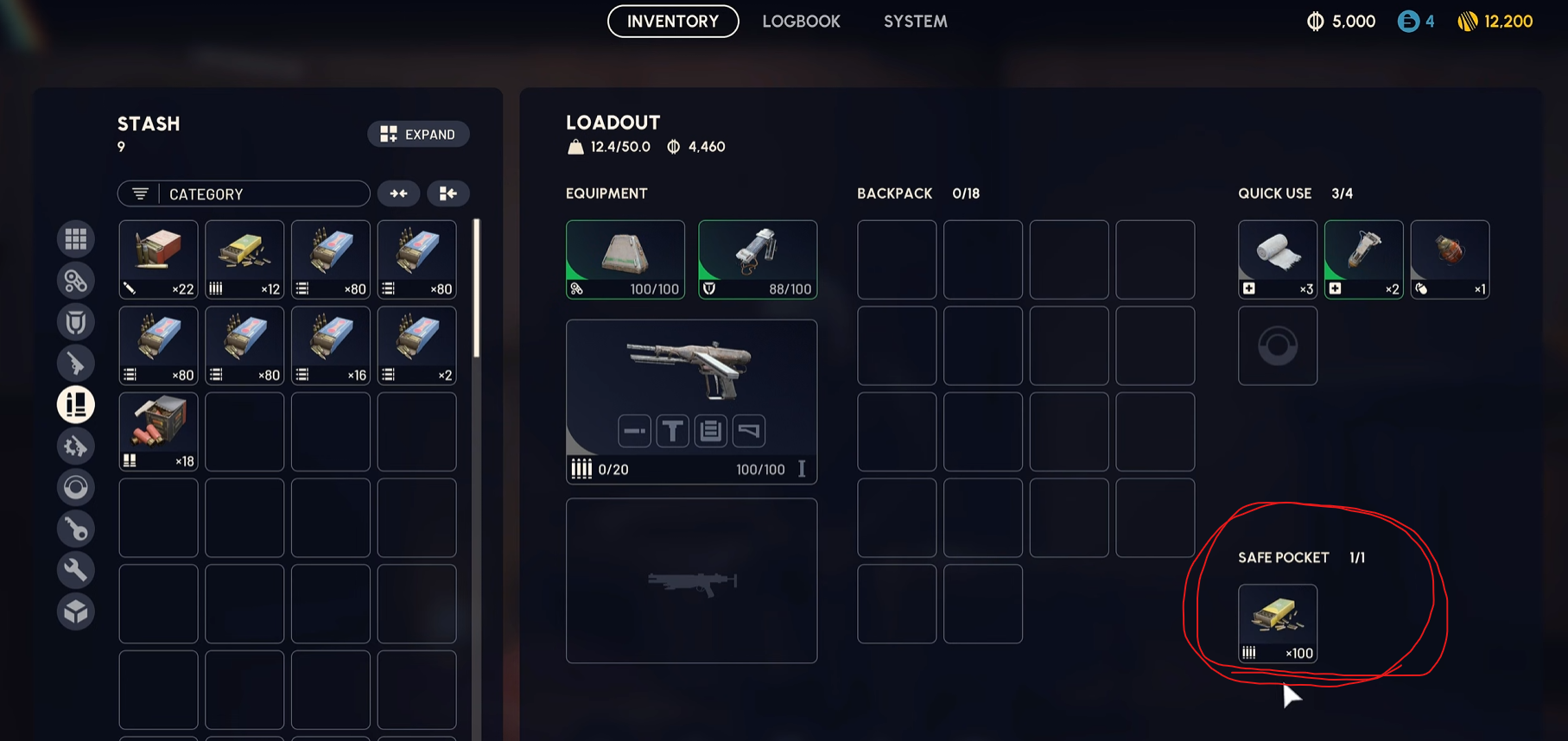The height and width of the screenshot is (741, 1568).
Task: Filter stash by wrench tools category
Action: pyautogui.click(x=76, y=570)
